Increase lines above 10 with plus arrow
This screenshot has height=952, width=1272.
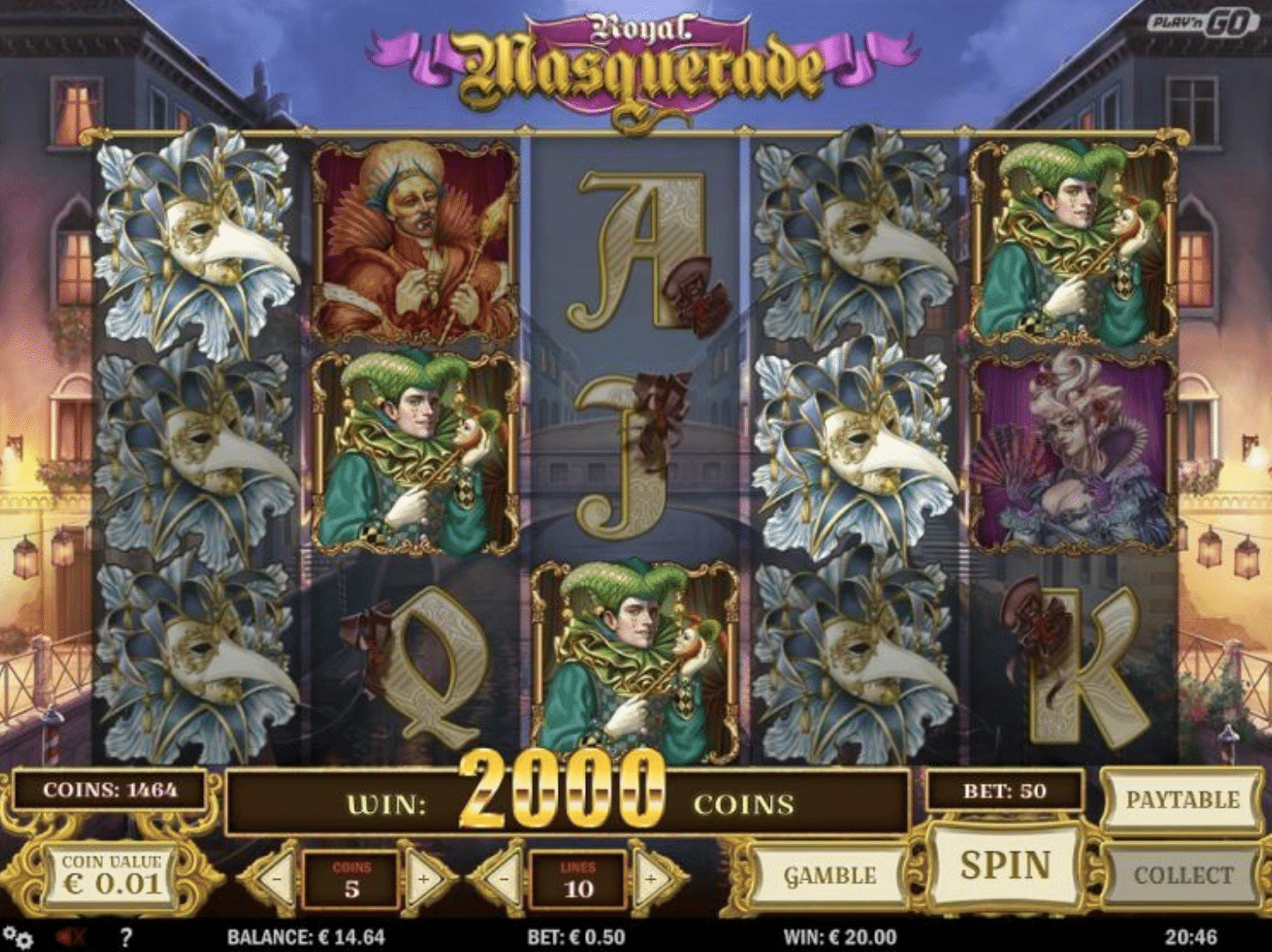click(x=651, y=879)
